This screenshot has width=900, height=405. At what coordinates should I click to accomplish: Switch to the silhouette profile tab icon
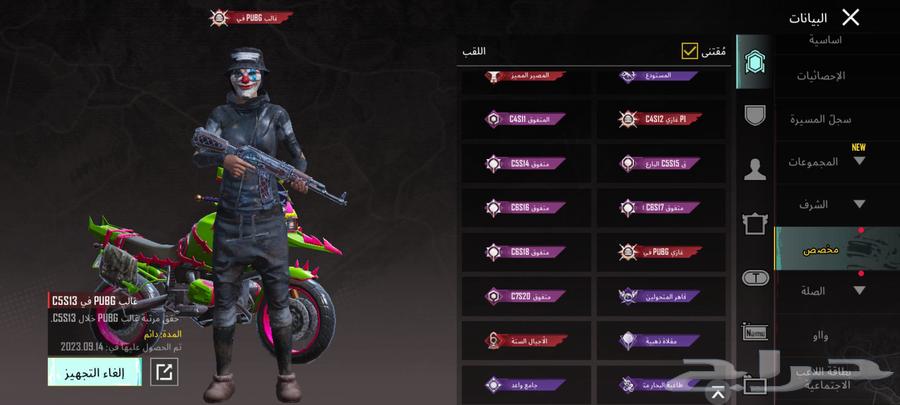click(x=755, y=169)
